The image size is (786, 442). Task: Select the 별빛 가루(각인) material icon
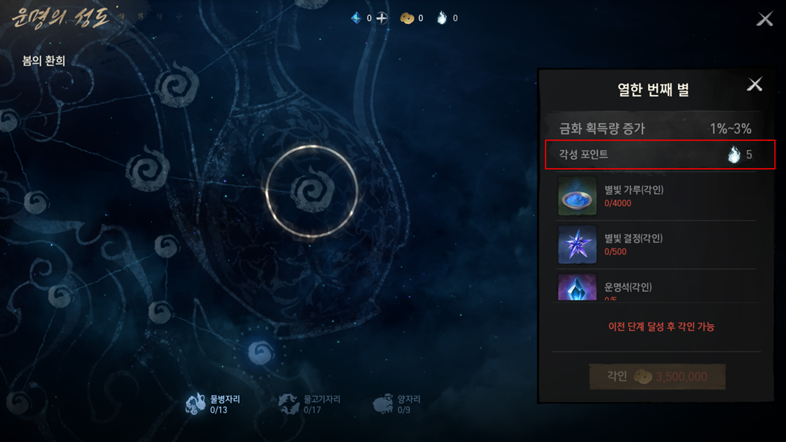point(577,197)
